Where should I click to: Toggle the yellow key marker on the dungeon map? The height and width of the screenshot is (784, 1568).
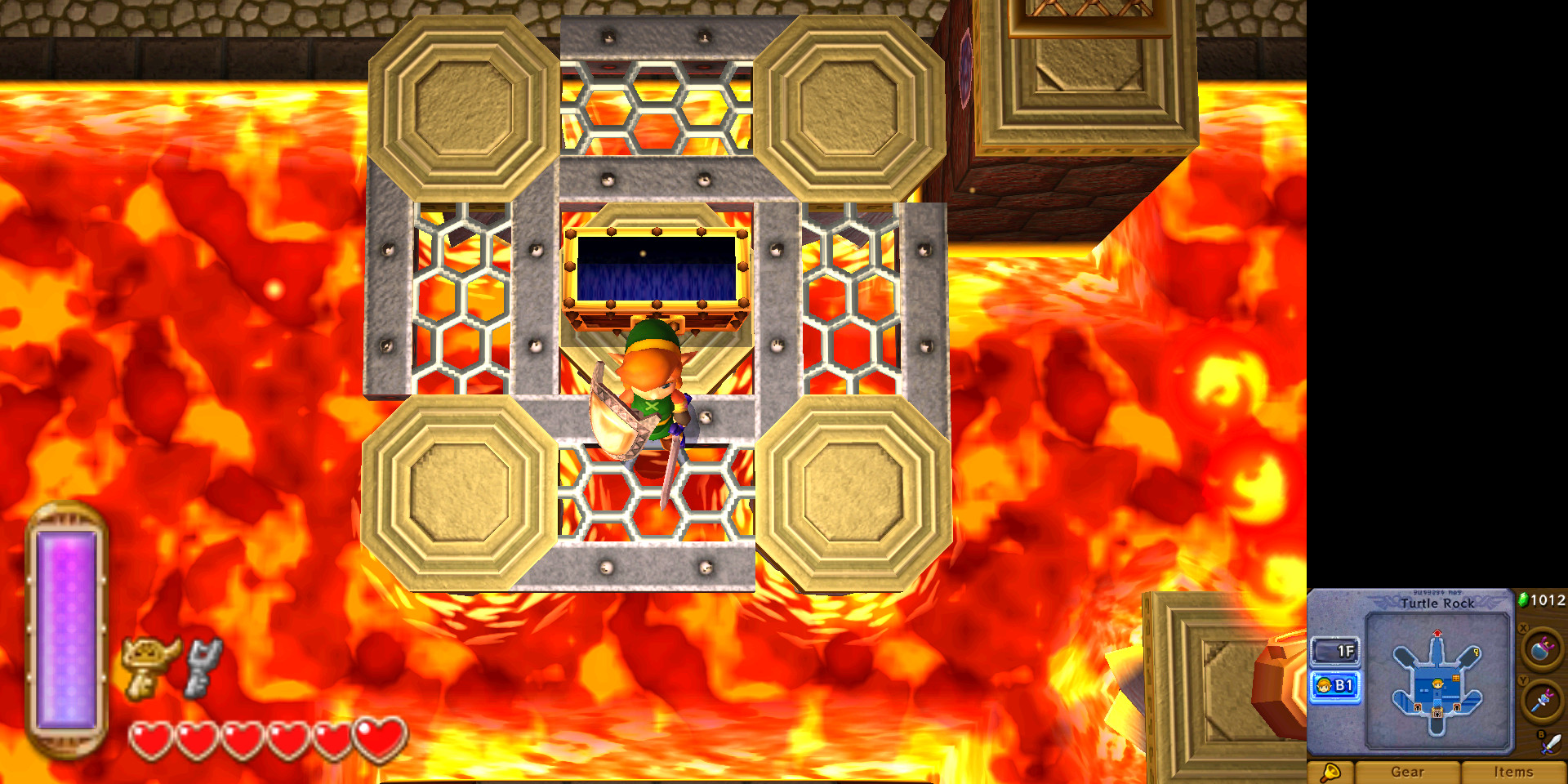1476,653
